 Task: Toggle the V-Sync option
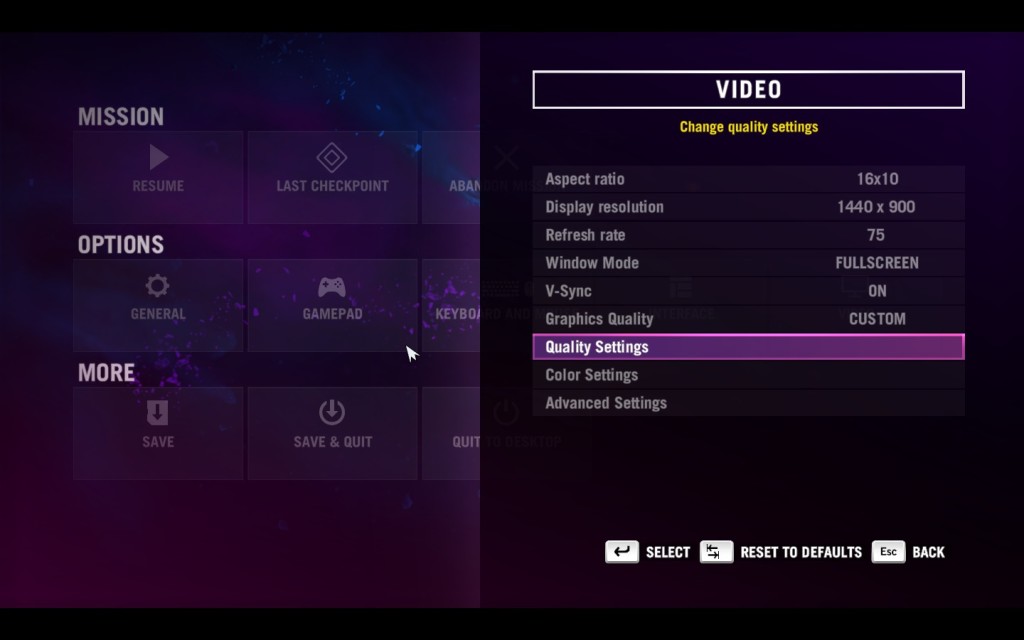[748, 291]
